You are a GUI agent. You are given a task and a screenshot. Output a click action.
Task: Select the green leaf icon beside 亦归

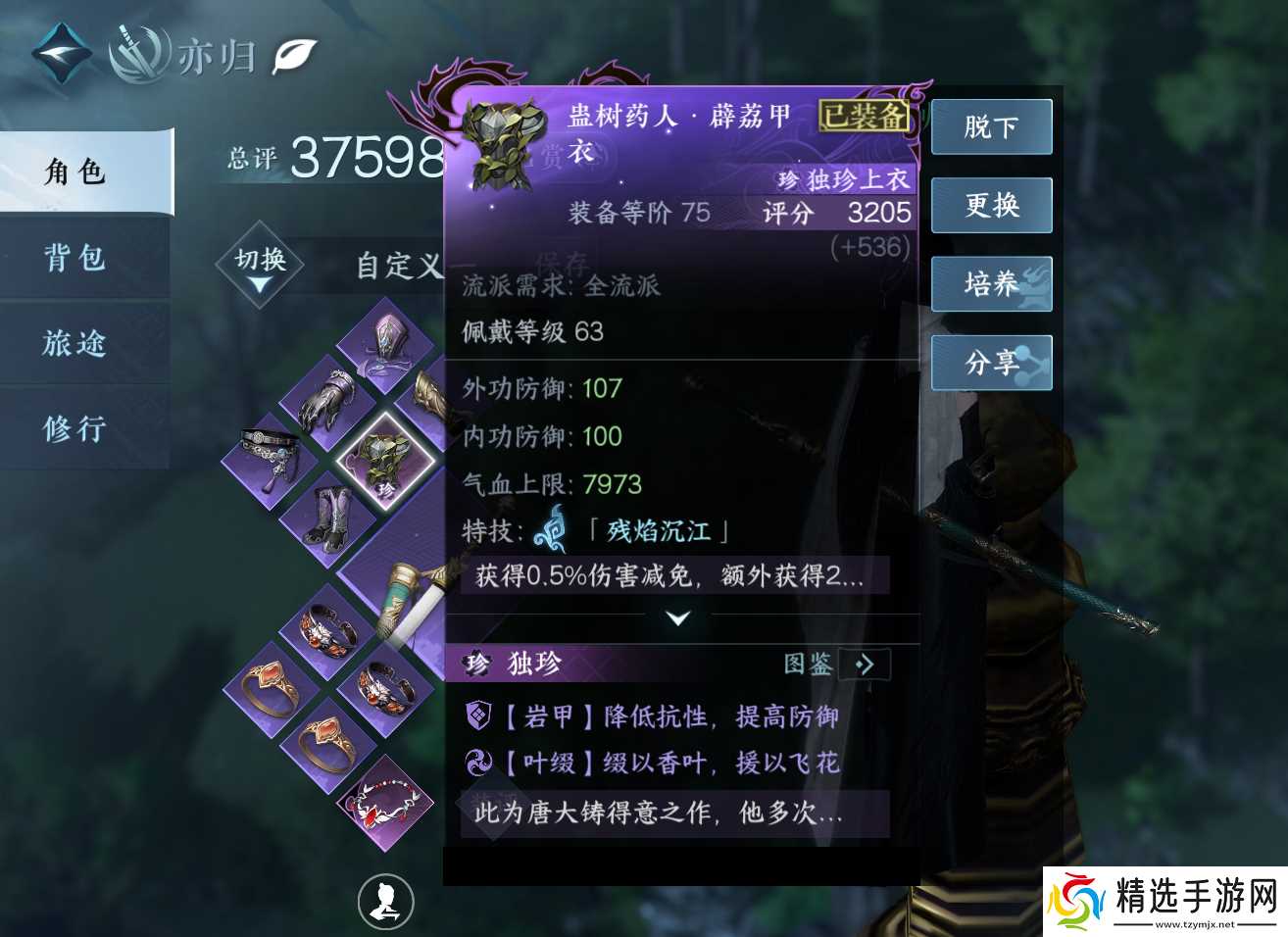point(296,56)
